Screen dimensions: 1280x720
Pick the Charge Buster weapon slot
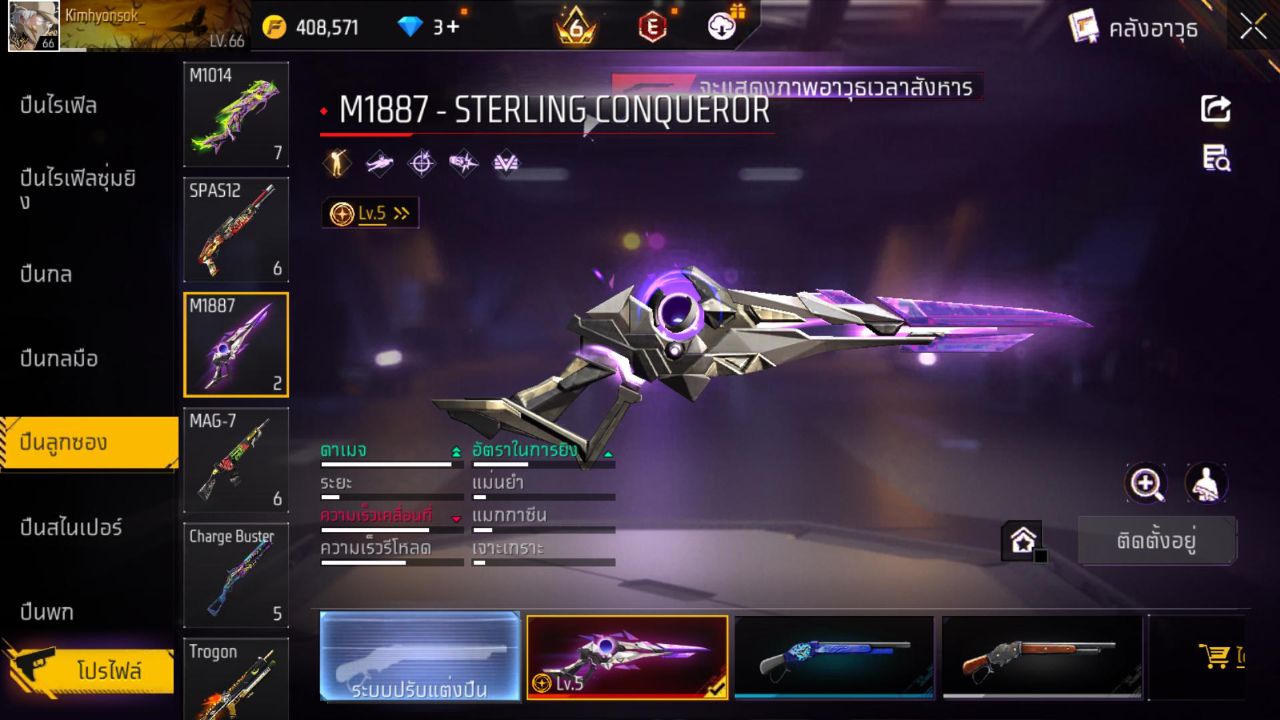tap(236, 574)
